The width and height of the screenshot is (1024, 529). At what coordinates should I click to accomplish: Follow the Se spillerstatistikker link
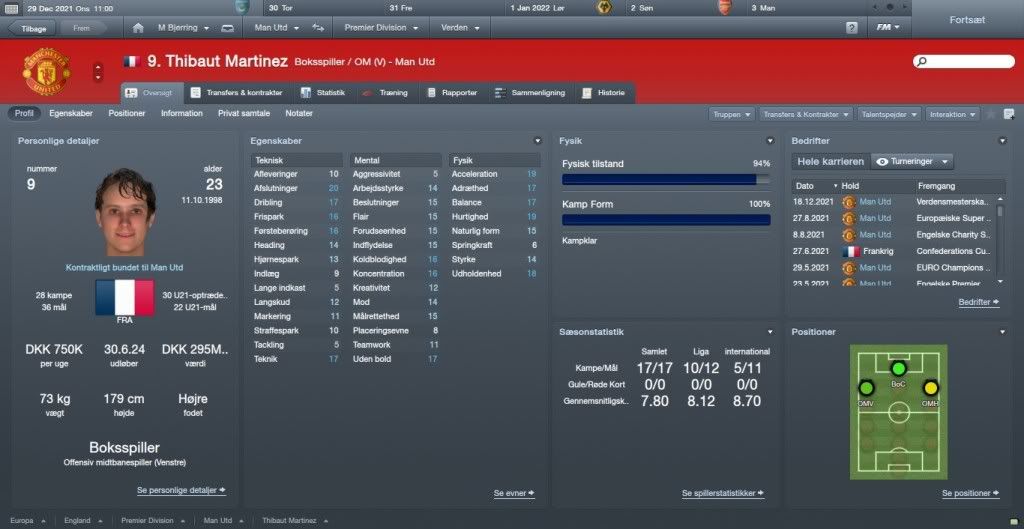pos(722,494)
